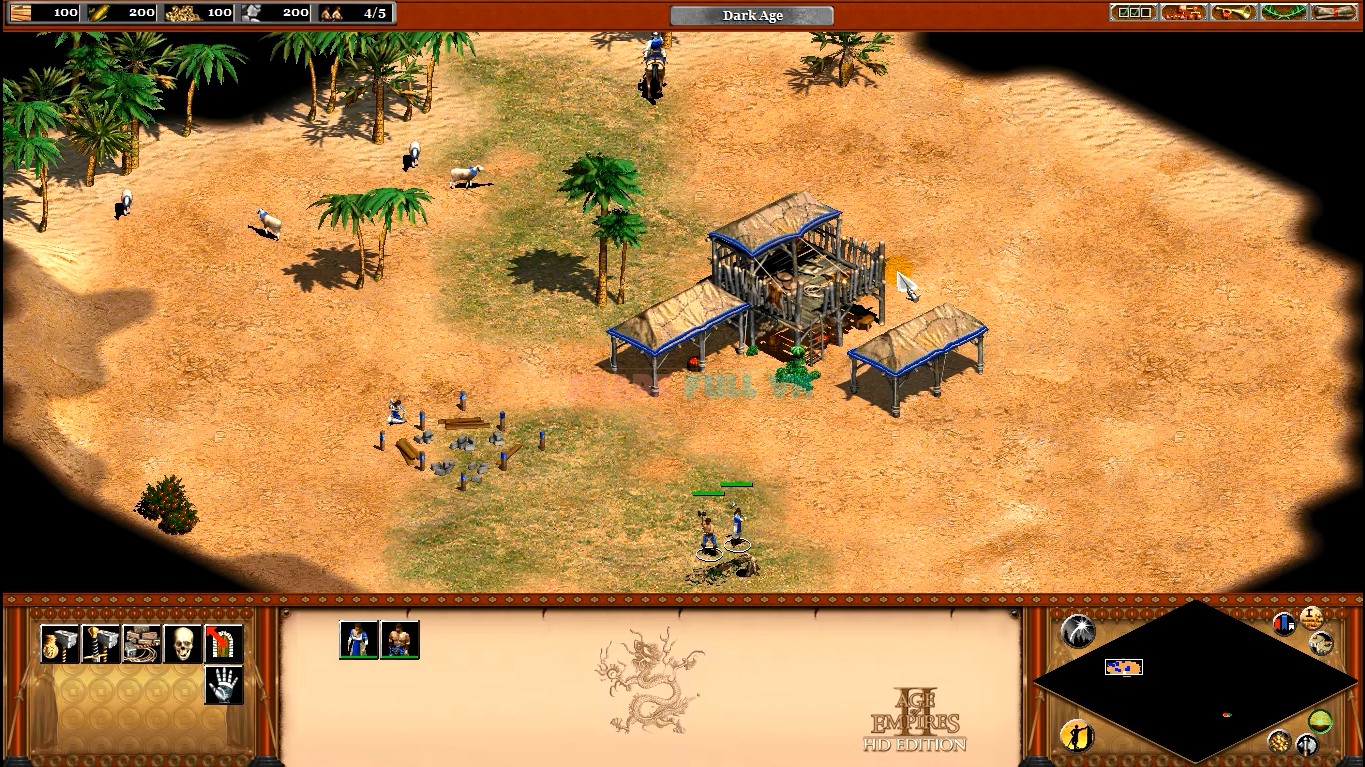This screenshot has width=1365, height=767.
Task: Activate the hand stop command
Action: tap(224, 685)
